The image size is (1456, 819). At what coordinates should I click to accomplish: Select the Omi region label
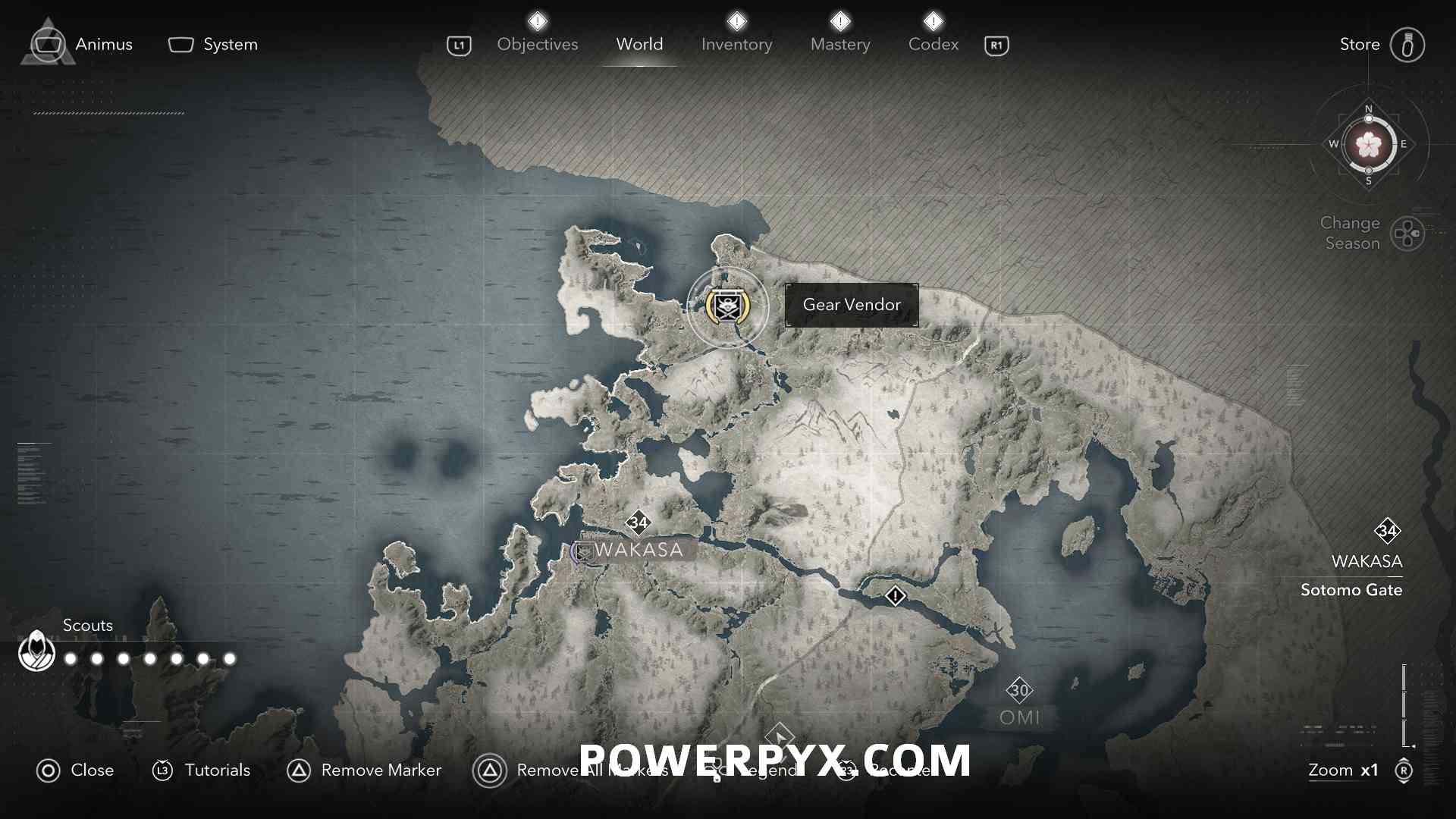(x=1019, y=717)
